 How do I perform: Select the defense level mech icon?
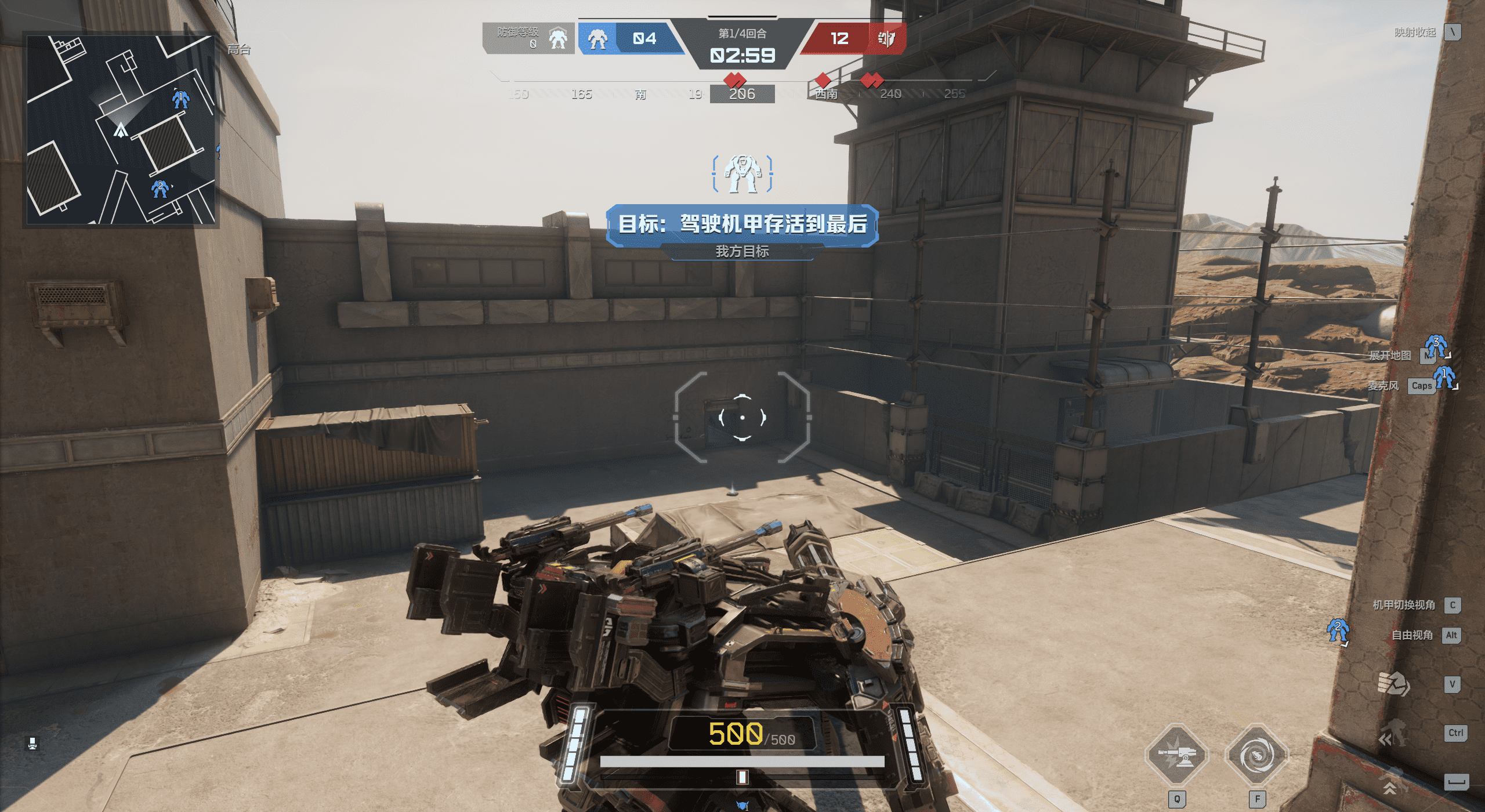click(558, 39)
